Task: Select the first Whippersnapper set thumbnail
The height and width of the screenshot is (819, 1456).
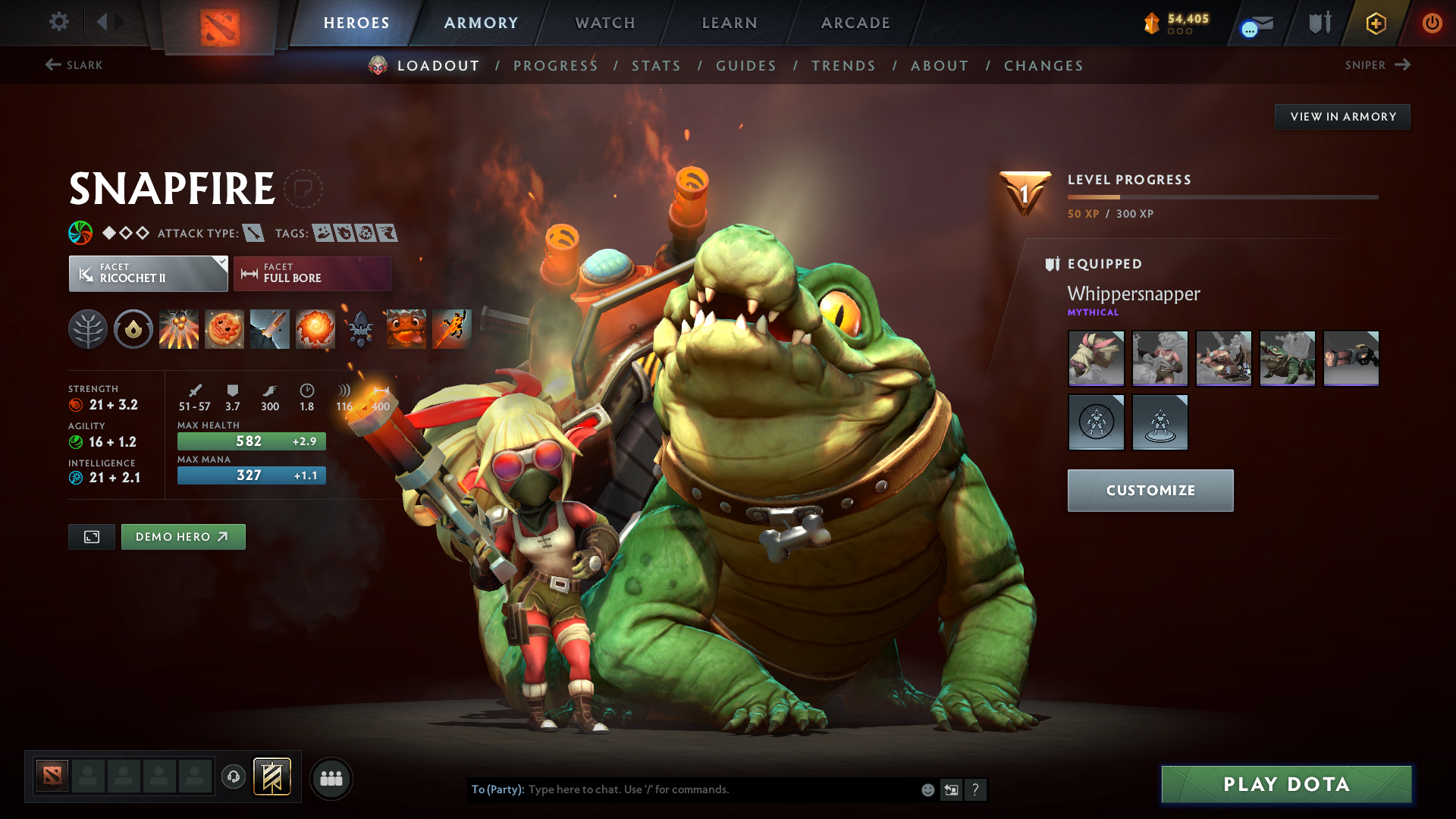Action: [x=1096, y=358]
